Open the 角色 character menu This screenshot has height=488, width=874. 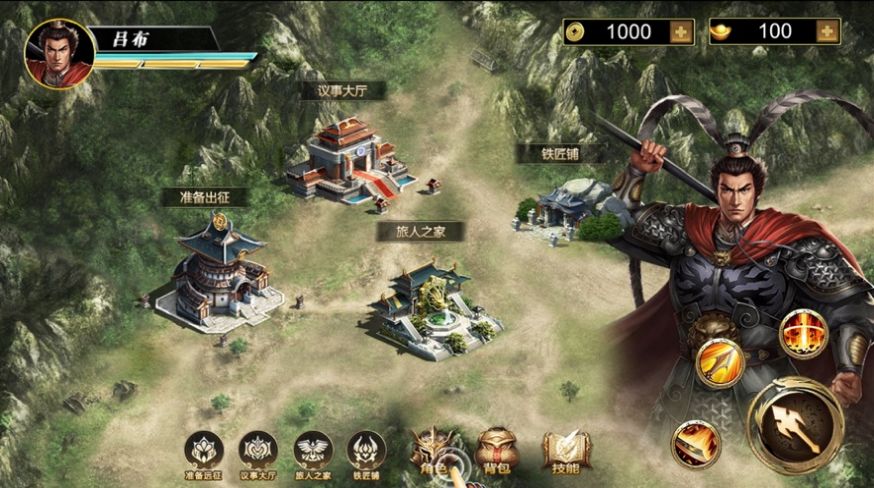(x=436, y=451)
